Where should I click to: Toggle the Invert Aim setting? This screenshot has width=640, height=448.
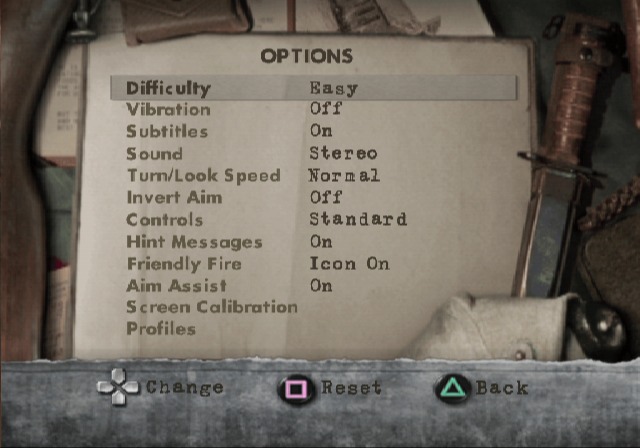(x=174, y=198)
